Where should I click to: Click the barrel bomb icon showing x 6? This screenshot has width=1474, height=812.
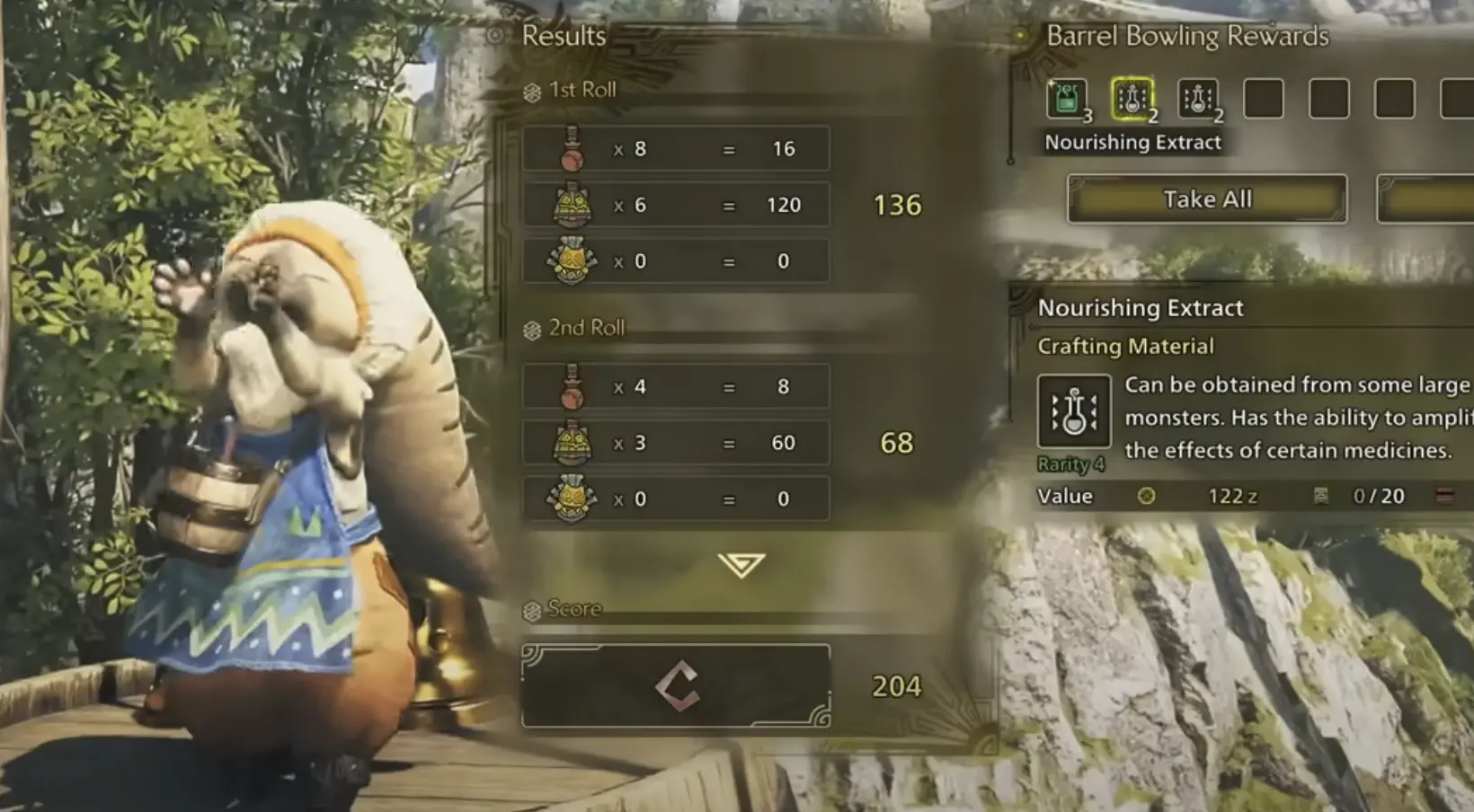click(x=573, y=204)
